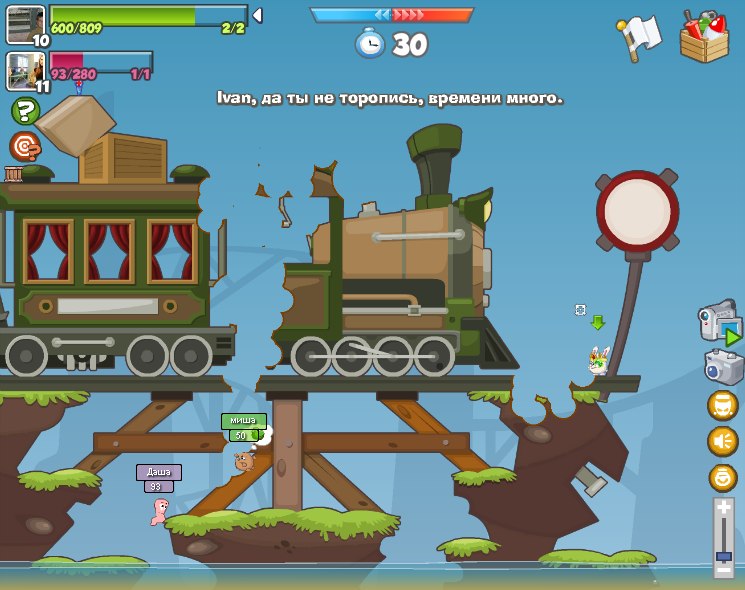Zoom in with the plus button

(724, 508)
